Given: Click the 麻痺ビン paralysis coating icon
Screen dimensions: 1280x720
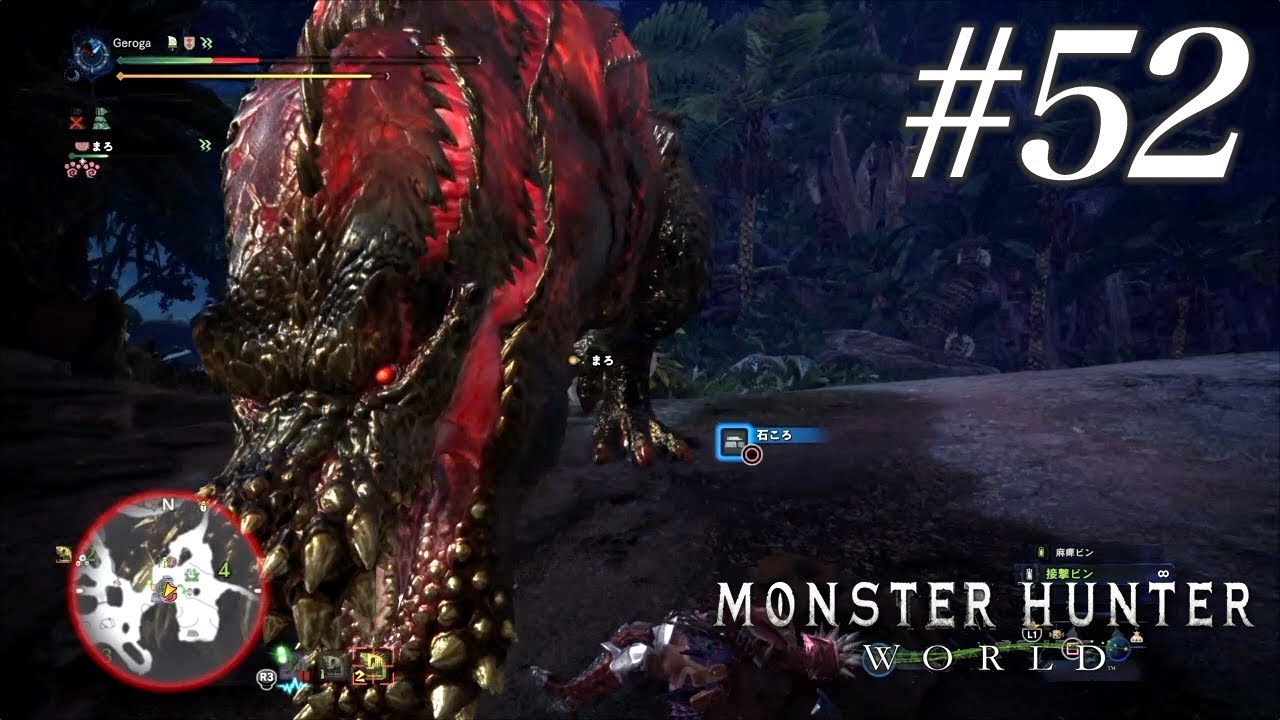Looking at the screenshot, I should click(1040, 551).
